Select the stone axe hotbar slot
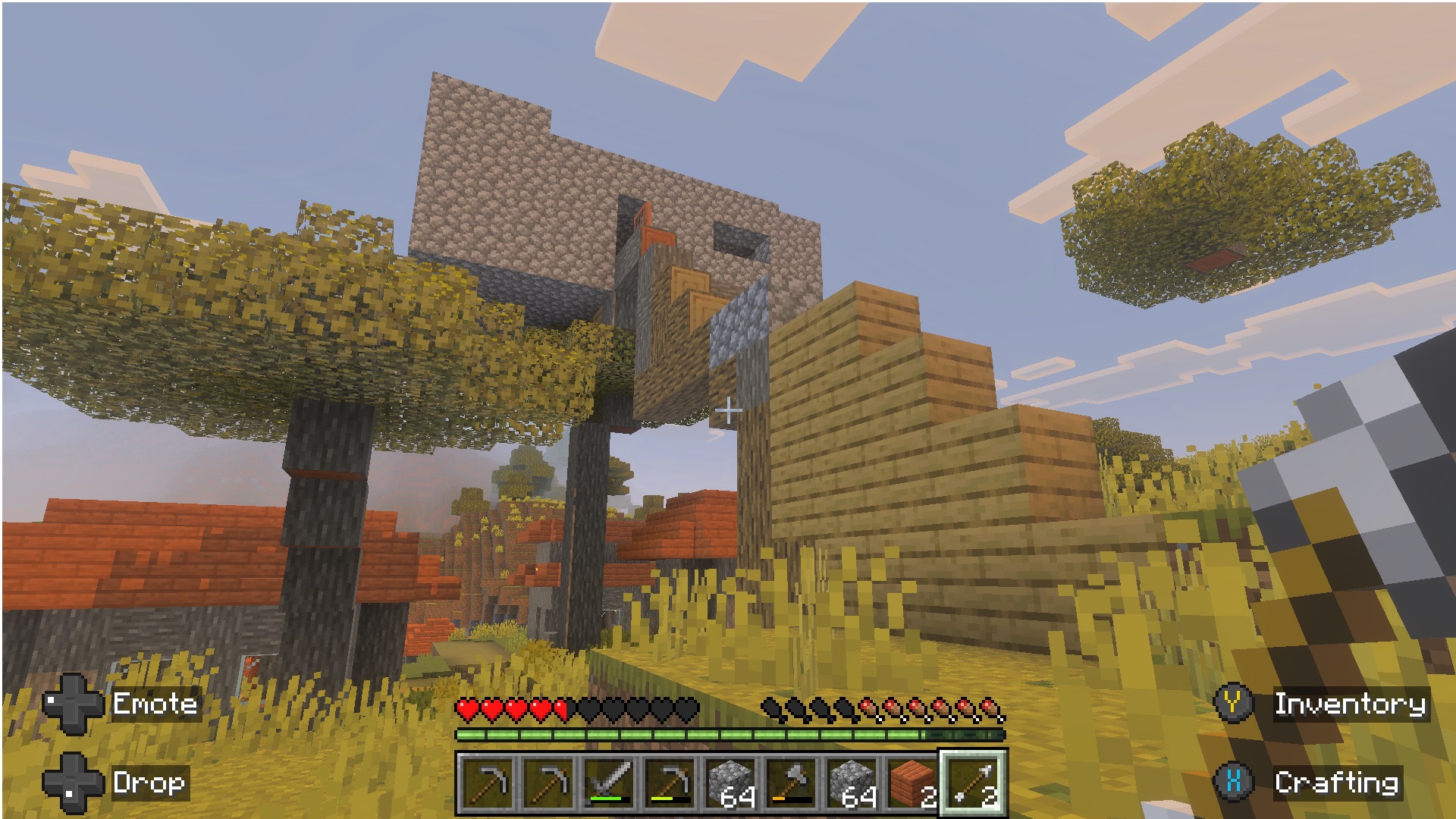The height and width of the screenshot is (819, 1456). (792, 783)
